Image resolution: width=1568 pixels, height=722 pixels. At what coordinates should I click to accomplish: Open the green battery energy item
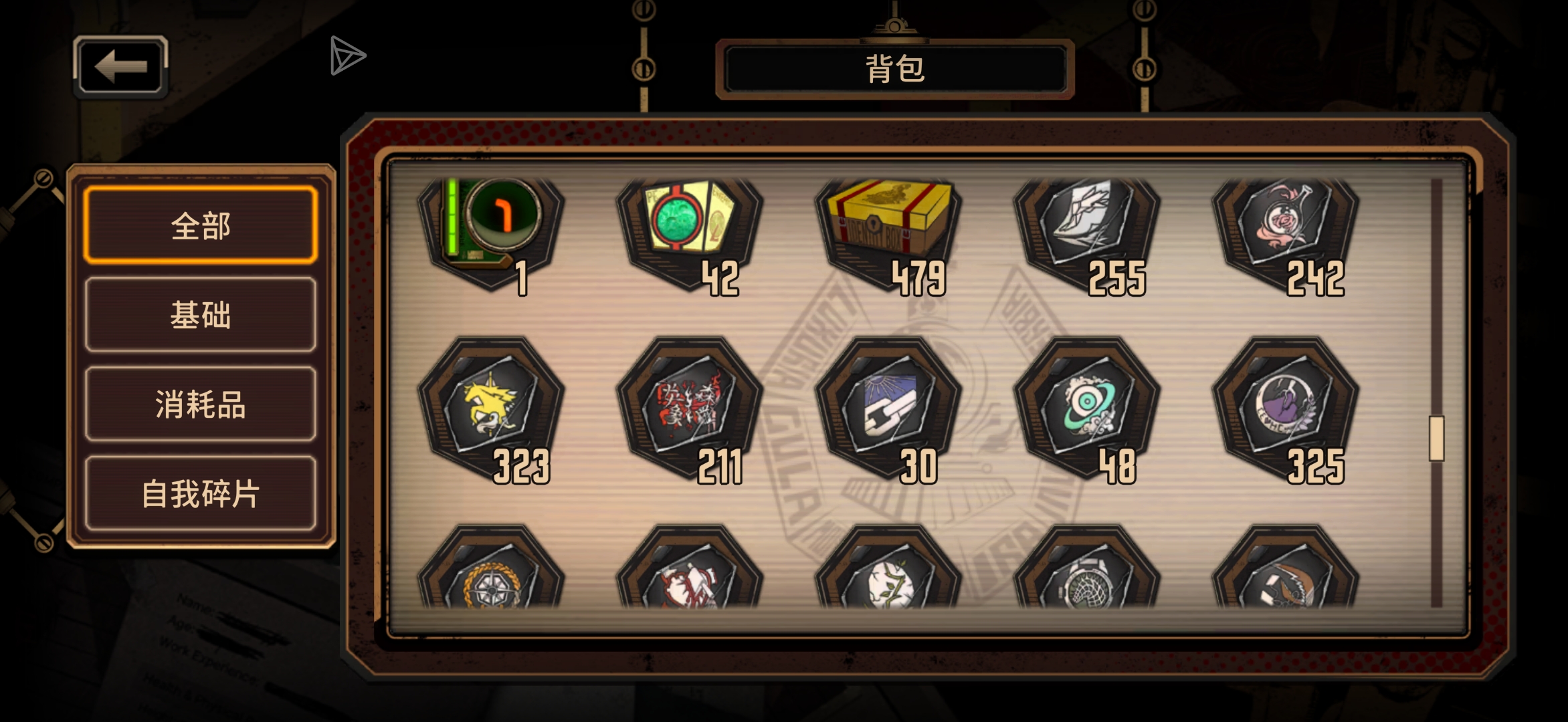click(x=492, y=227)
